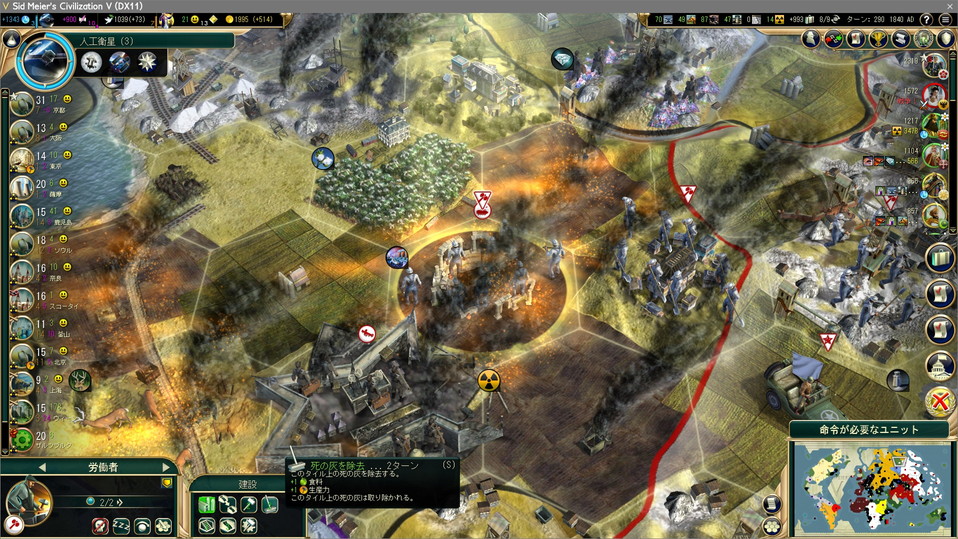Image resolution: width=958 pixels, height=539 pixels.
Task: Select the next unit arrow beside 労働者
Action: [166, 467]
